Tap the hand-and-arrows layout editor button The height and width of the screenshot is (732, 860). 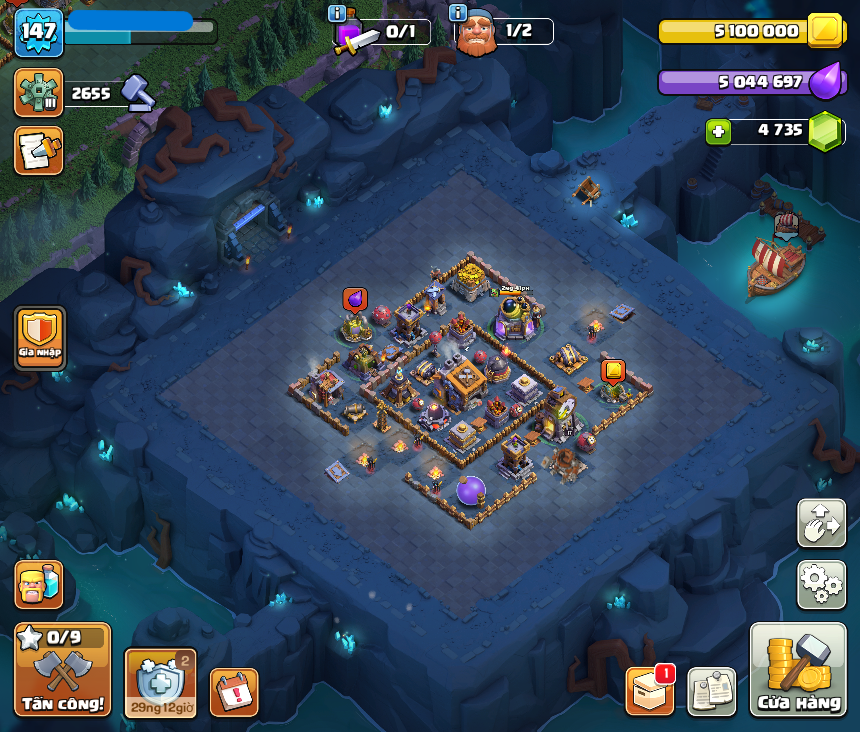point(821,523)
